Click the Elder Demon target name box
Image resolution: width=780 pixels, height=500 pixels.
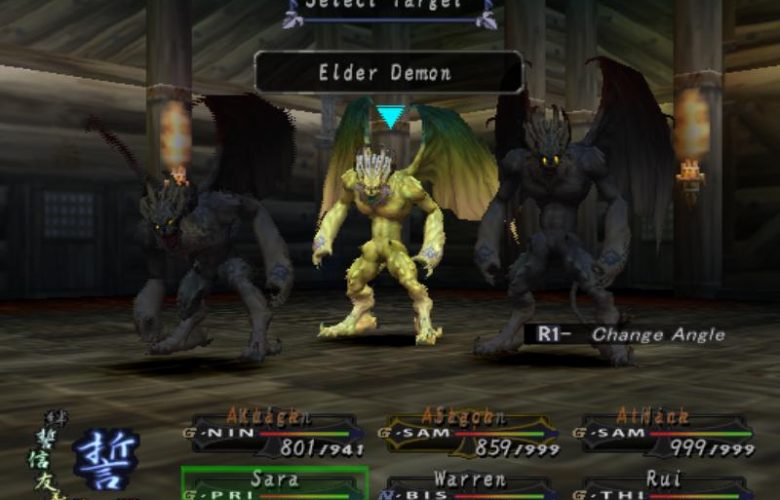click(x=388, y=73)
